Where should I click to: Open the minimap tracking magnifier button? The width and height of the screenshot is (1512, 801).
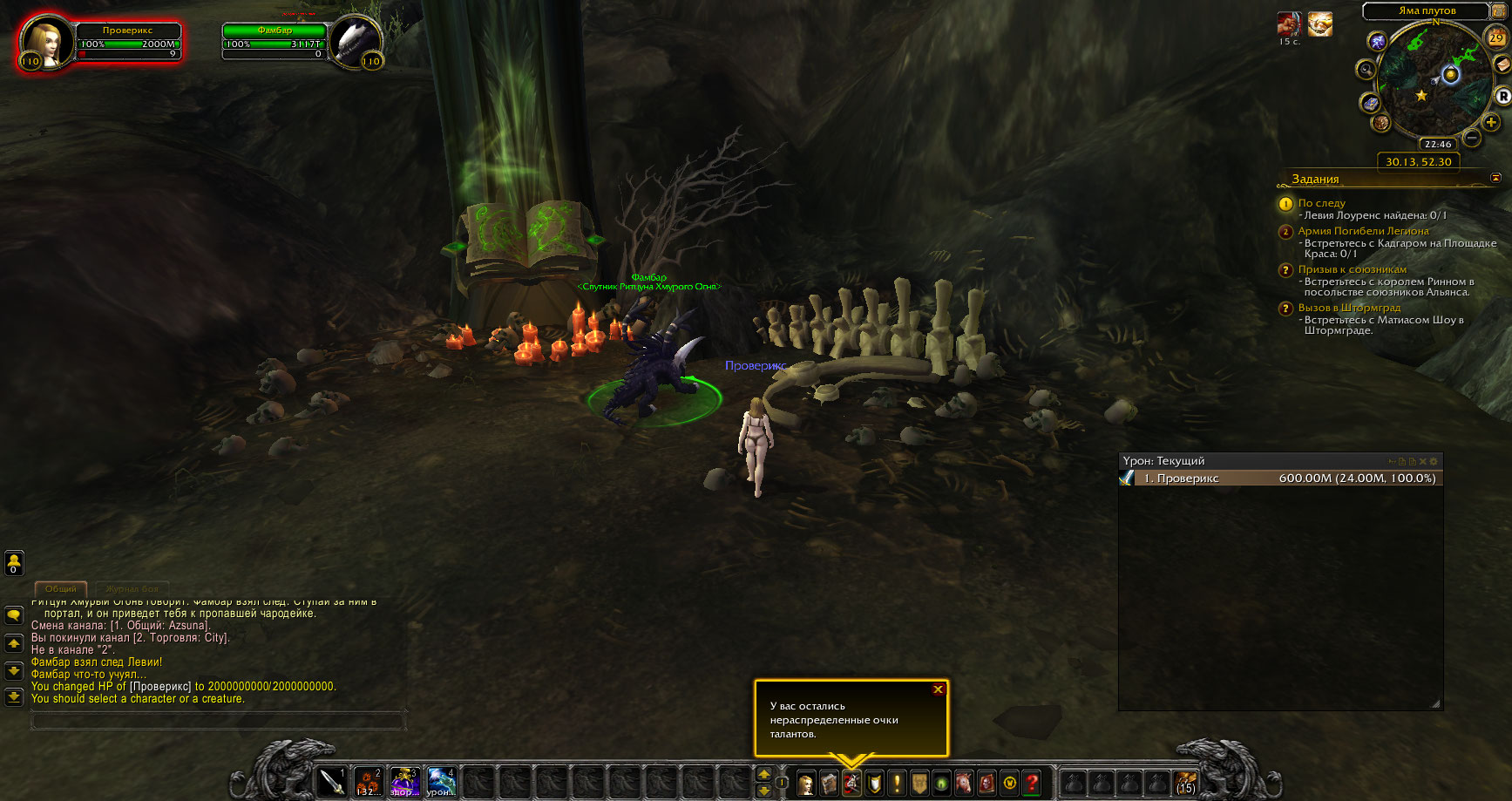coord(1366,69)
